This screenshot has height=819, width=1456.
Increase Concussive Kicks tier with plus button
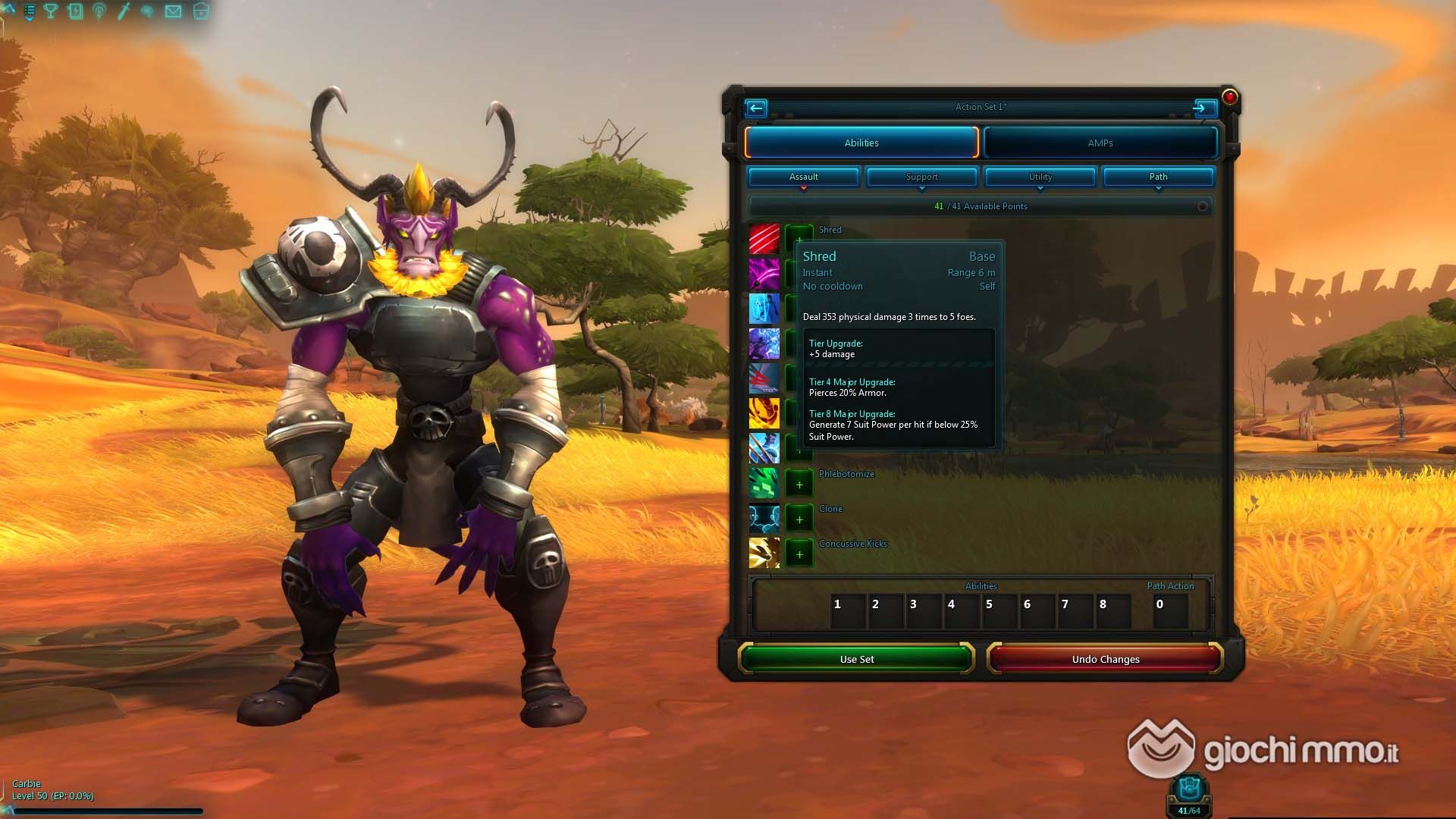tap(799, 554)
